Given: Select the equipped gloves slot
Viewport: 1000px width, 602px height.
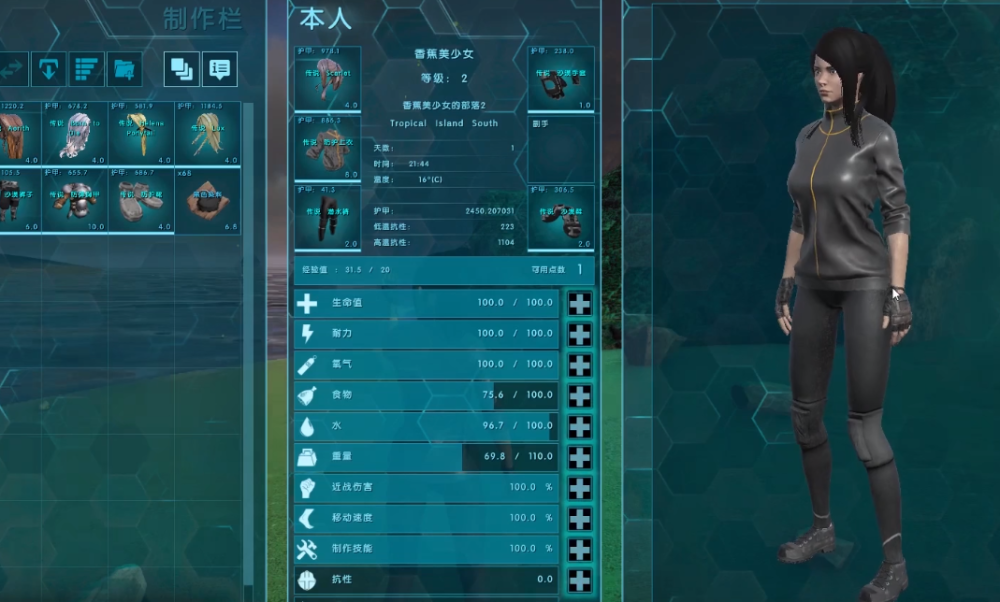Looking at the screenshot, I should click(561, 79).
